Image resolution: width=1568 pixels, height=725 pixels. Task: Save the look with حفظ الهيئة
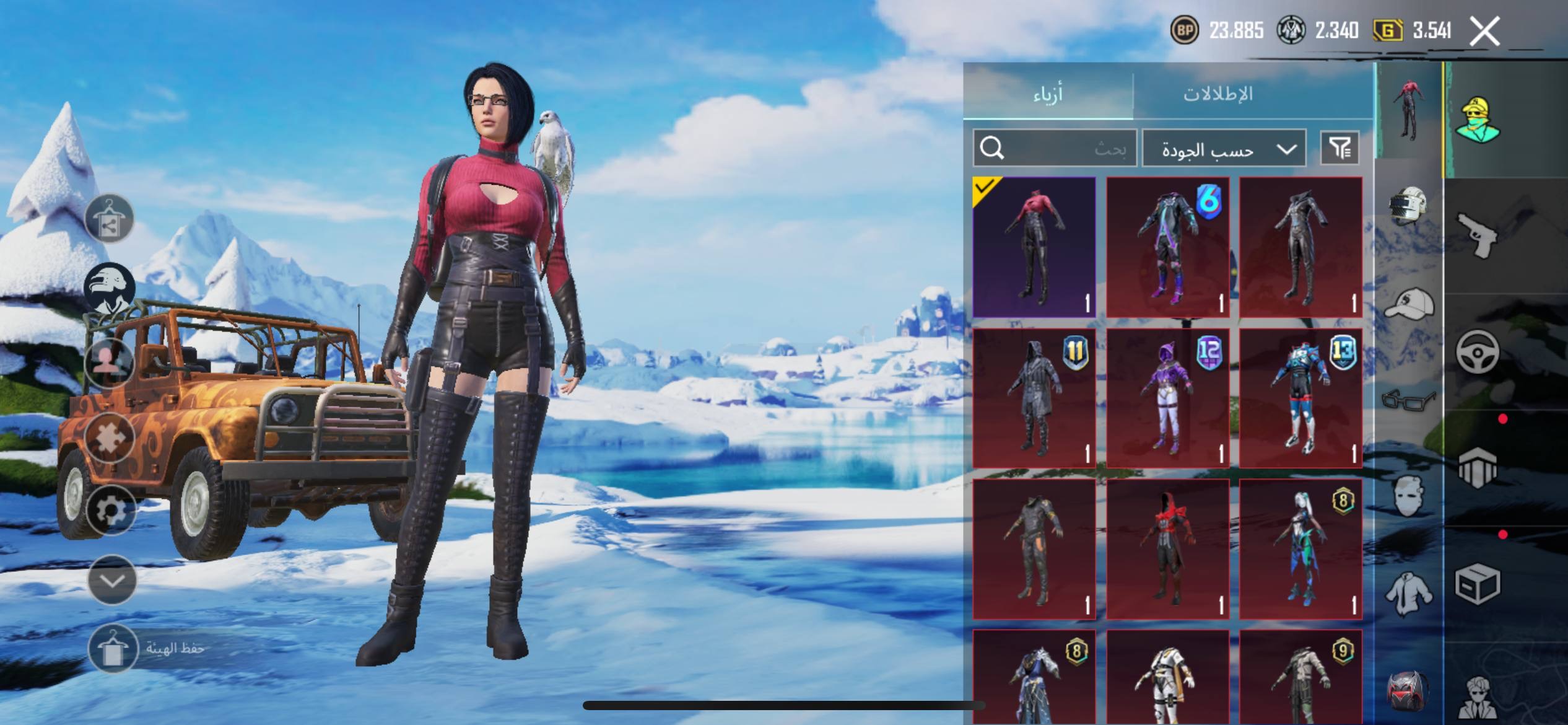coord(113,649)
